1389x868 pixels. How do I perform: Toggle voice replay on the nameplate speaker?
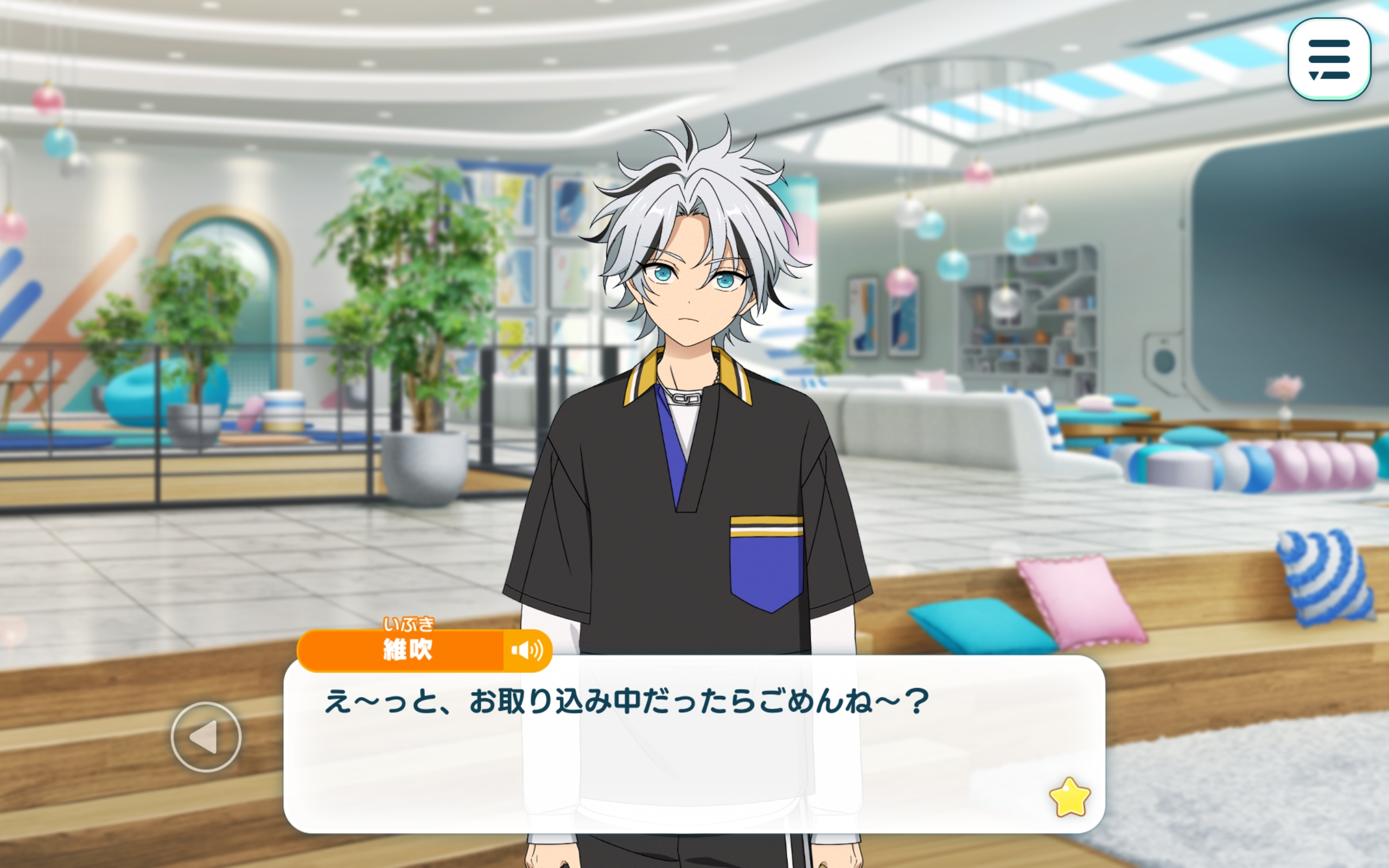pyautogui.click(x=528, y=649)
